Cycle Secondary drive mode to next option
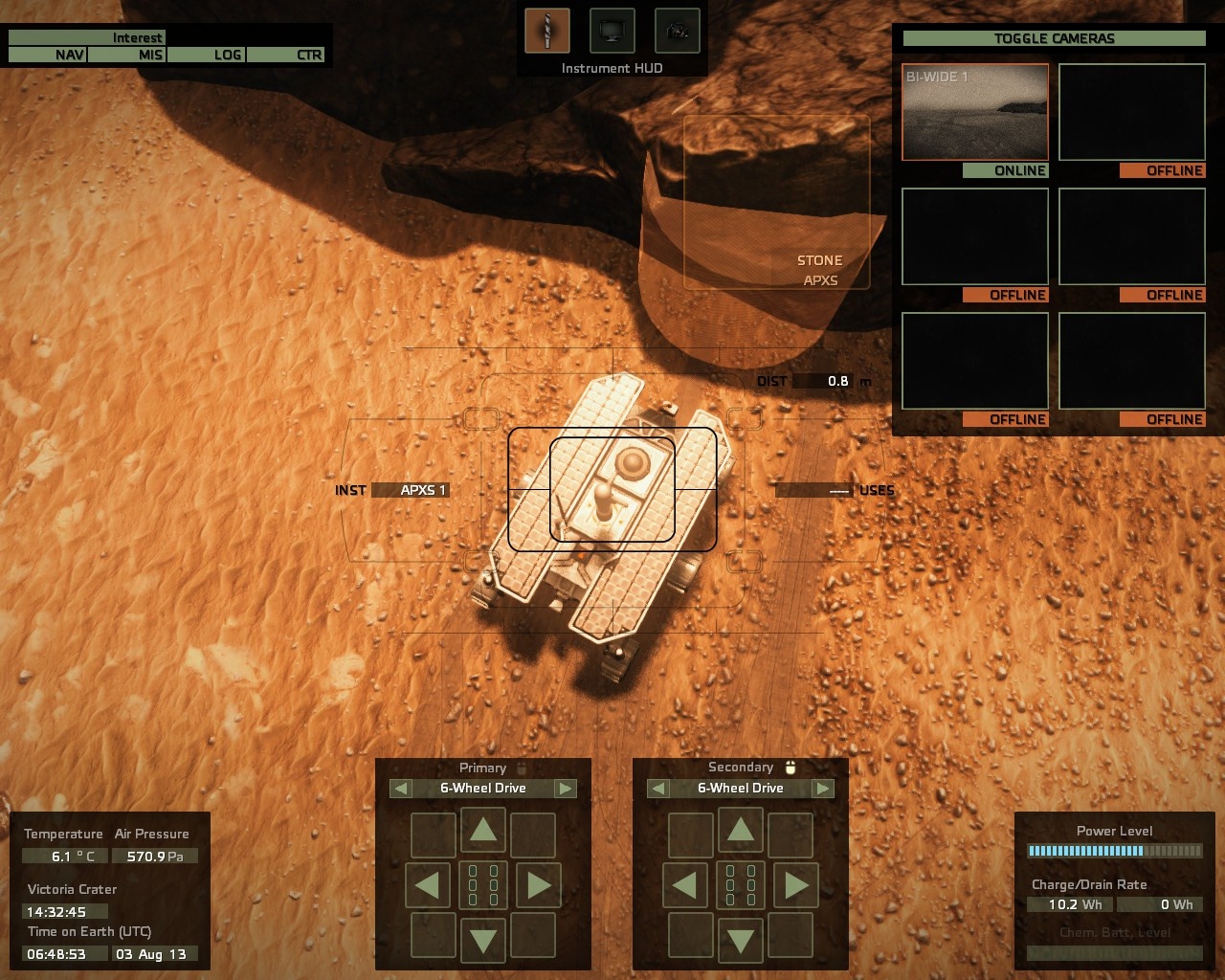This screenshot has height=980, width=1225. pyautogui.click(x=823, y=789)
